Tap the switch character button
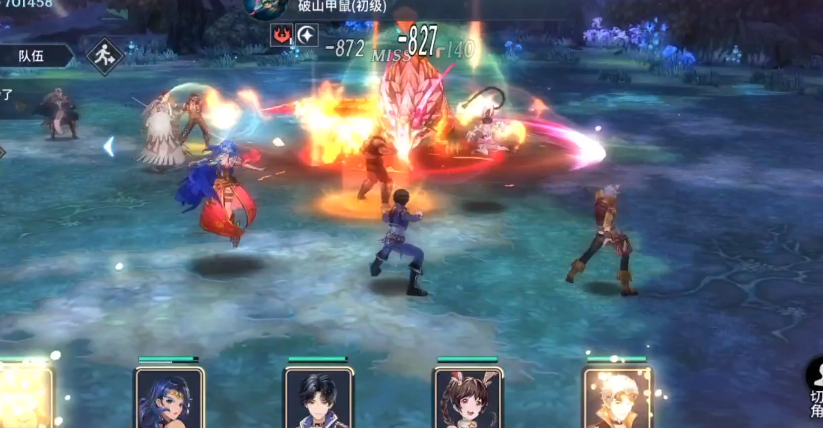823x428 pixels. coord(813,392)
